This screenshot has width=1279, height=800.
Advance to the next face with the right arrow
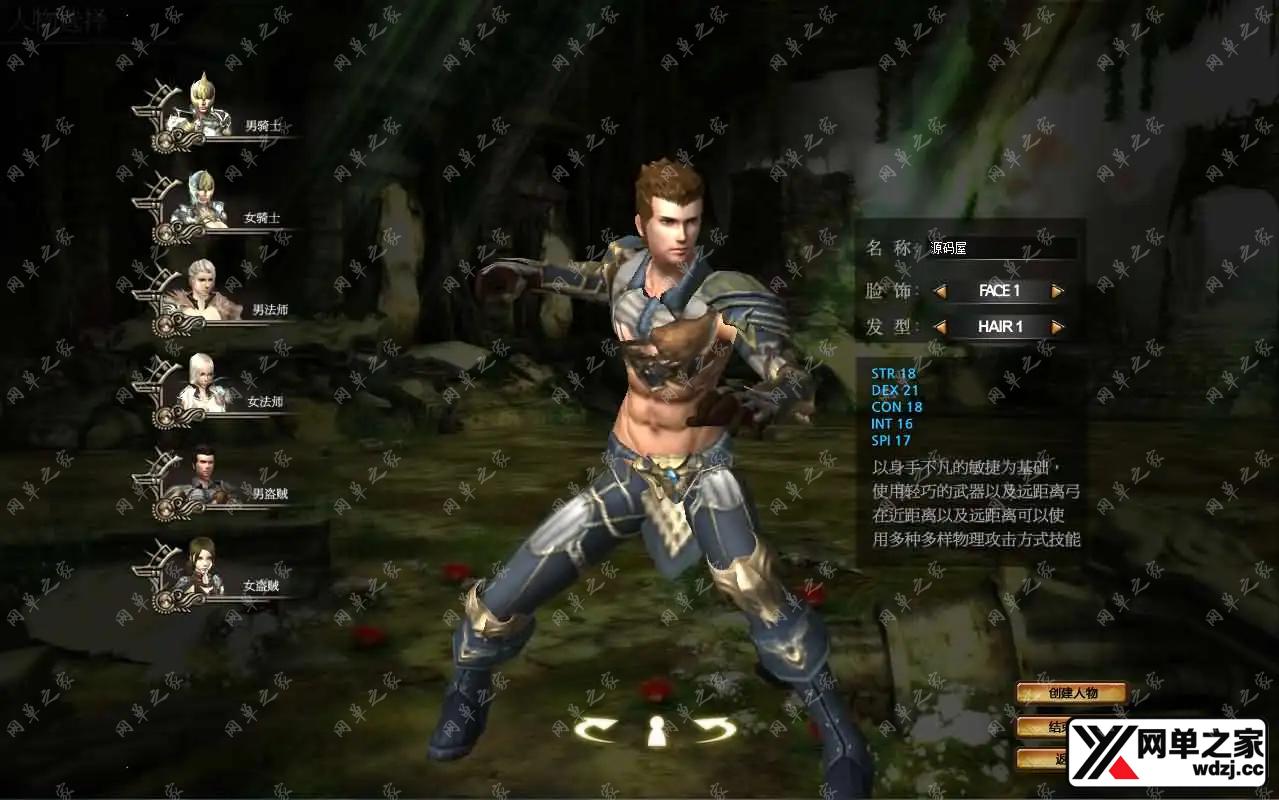pyautogui.click(x=1058, y=292)
